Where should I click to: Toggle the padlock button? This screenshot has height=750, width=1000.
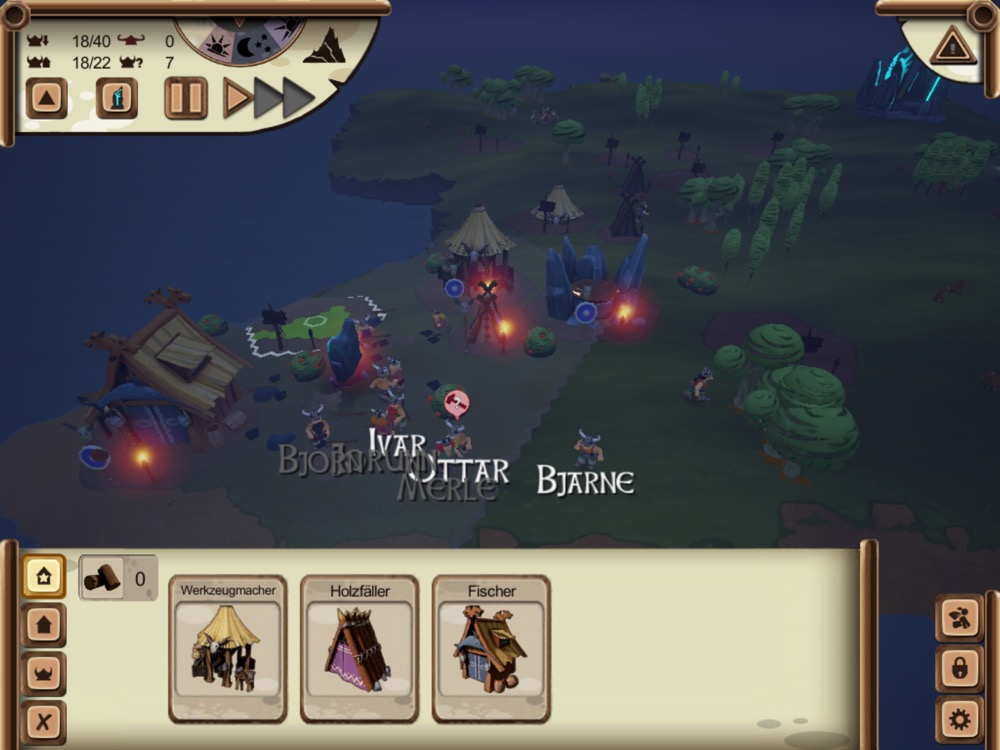pos(959,669)
